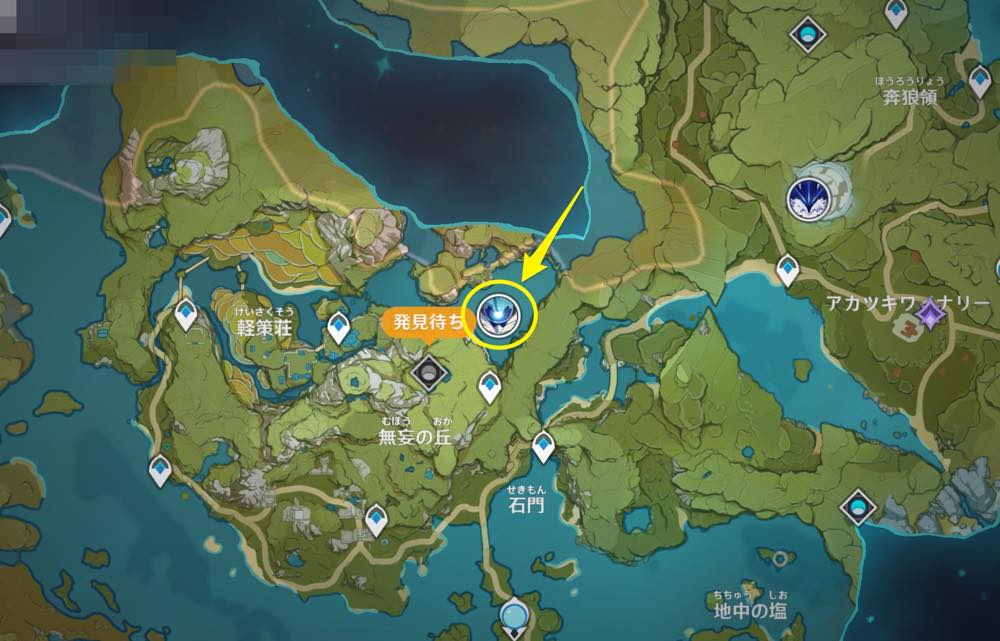Choose the waypoint on the coast southwest of 軽策荘
This screenshot has height=641, width=1000.
coord(160,468)
